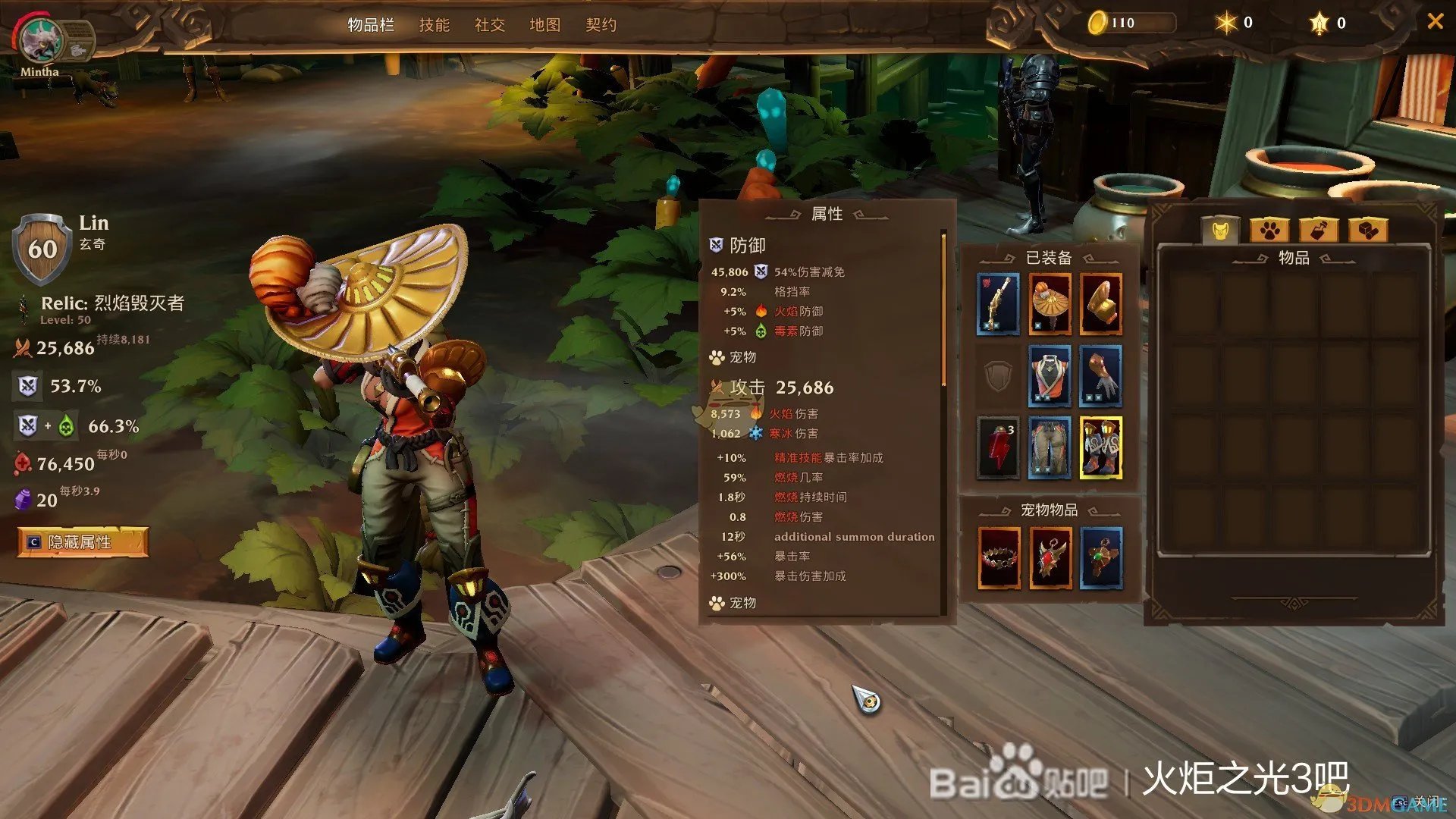Open the 契约 menu item
The height and width of the screenshot is (819, 1456).
pyautogui.click(x=601, y=25)
